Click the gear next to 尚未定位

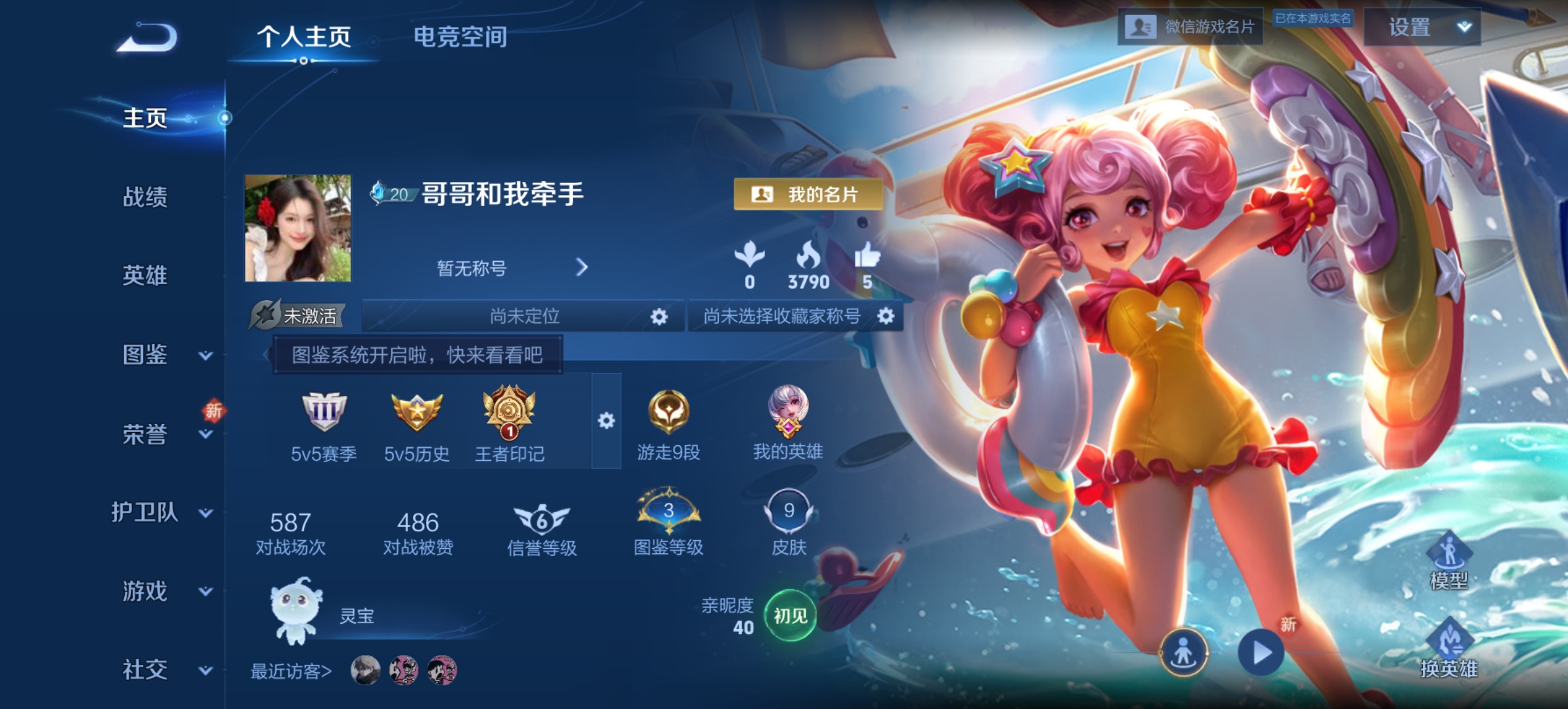(659, 316)
